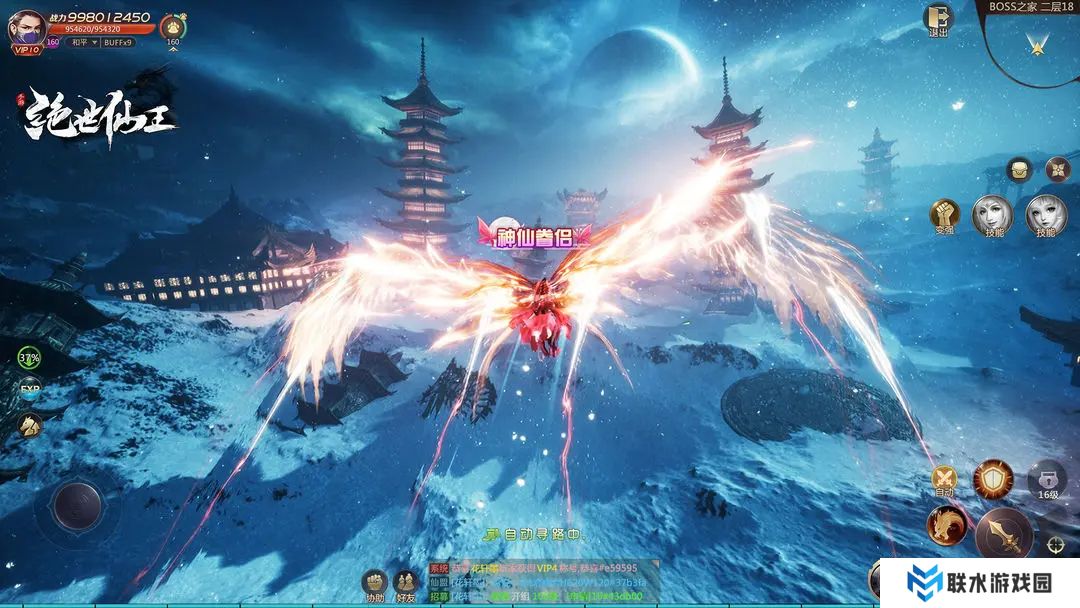
Task: Open the masked player portrait
Action: [x=25, y=29]
